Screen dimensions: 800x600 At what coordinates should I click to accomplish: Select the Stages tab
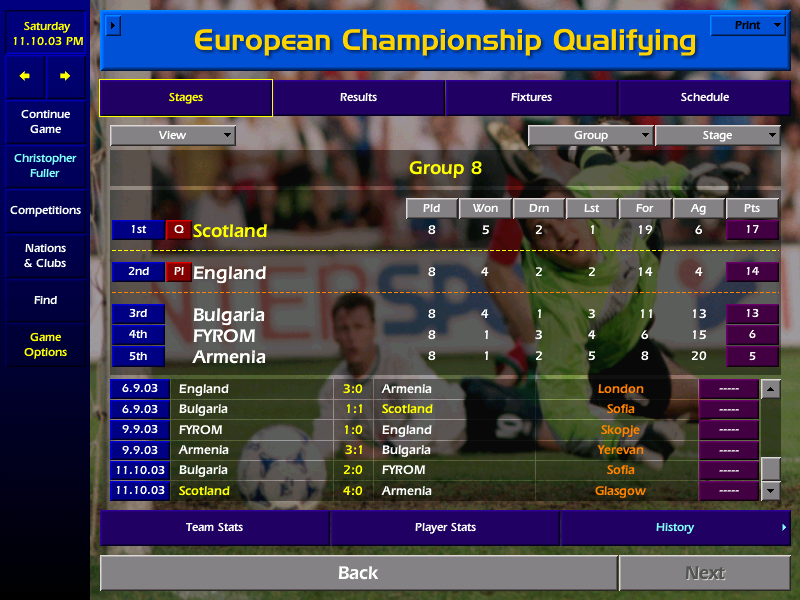click(x=186, y=97)
